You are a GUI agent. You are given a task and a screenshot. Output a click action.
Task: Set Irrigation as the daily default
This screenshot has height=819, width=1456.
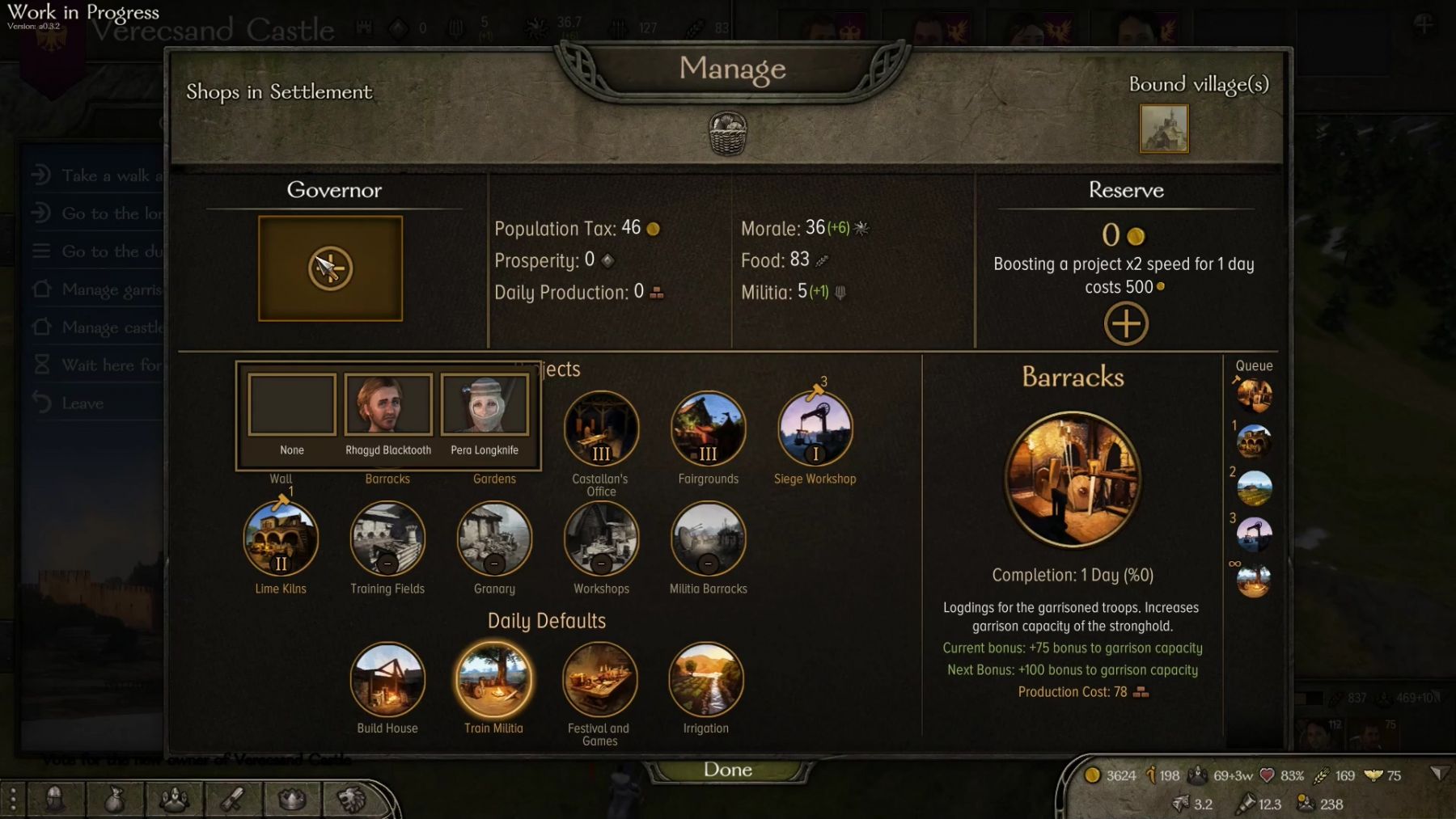click(705, 679)
